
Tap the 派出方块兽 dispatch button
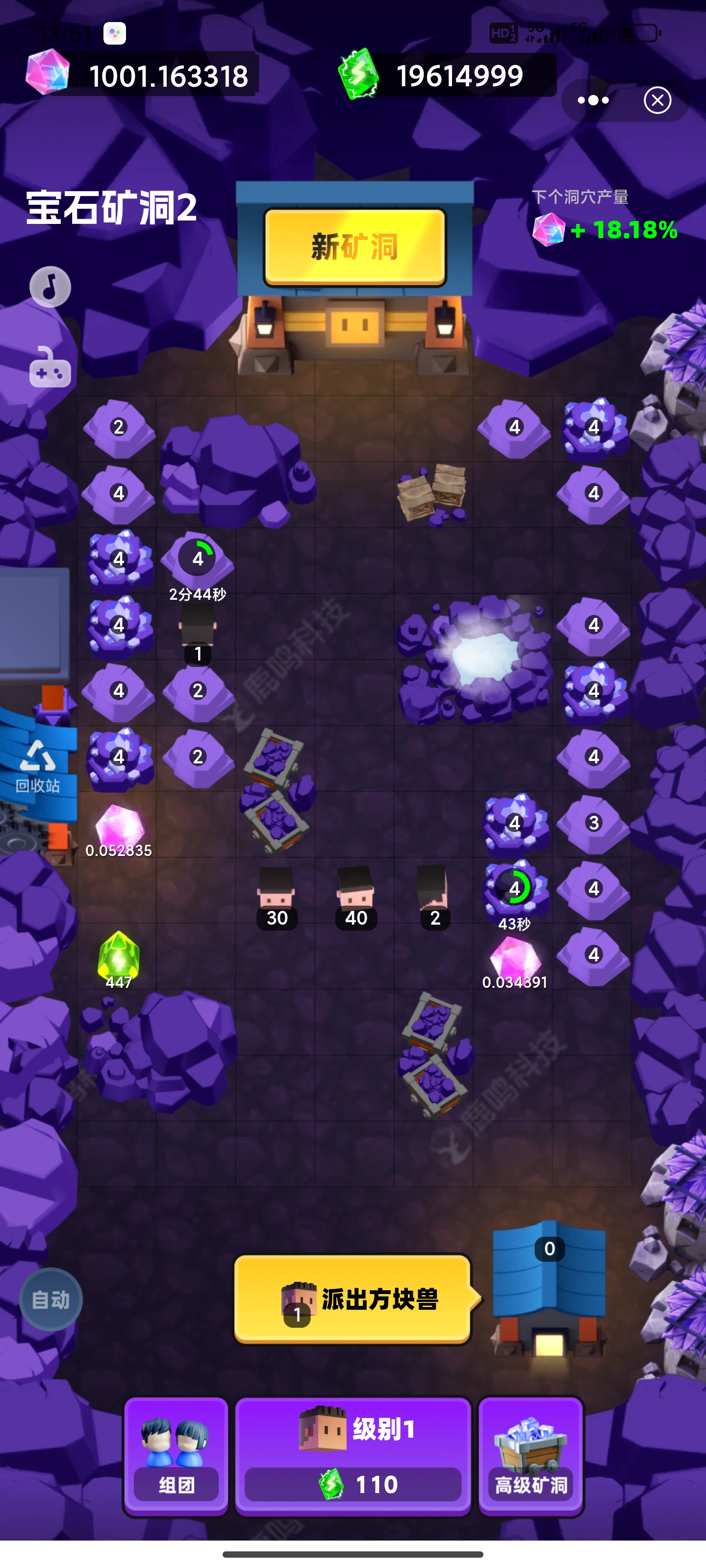point(353,1298)
